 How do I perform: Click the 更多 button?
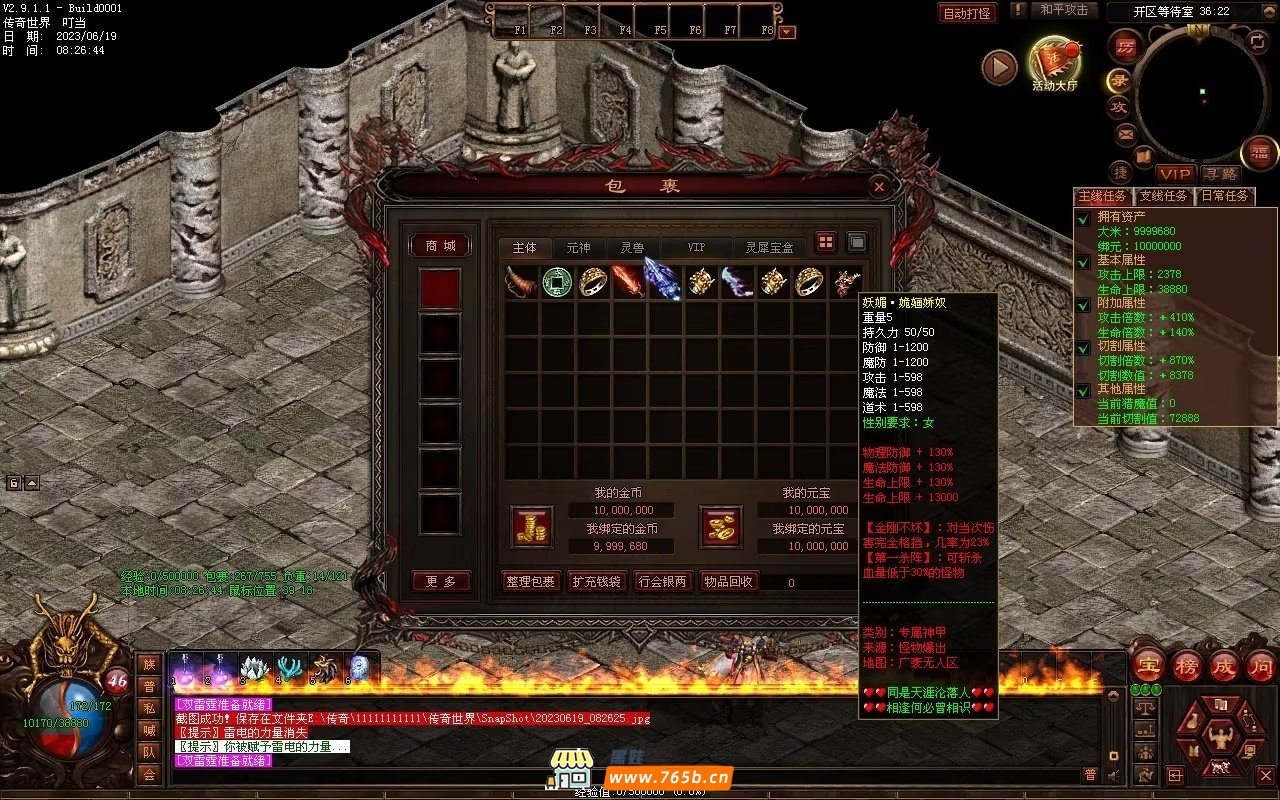[x=441, y=582]
